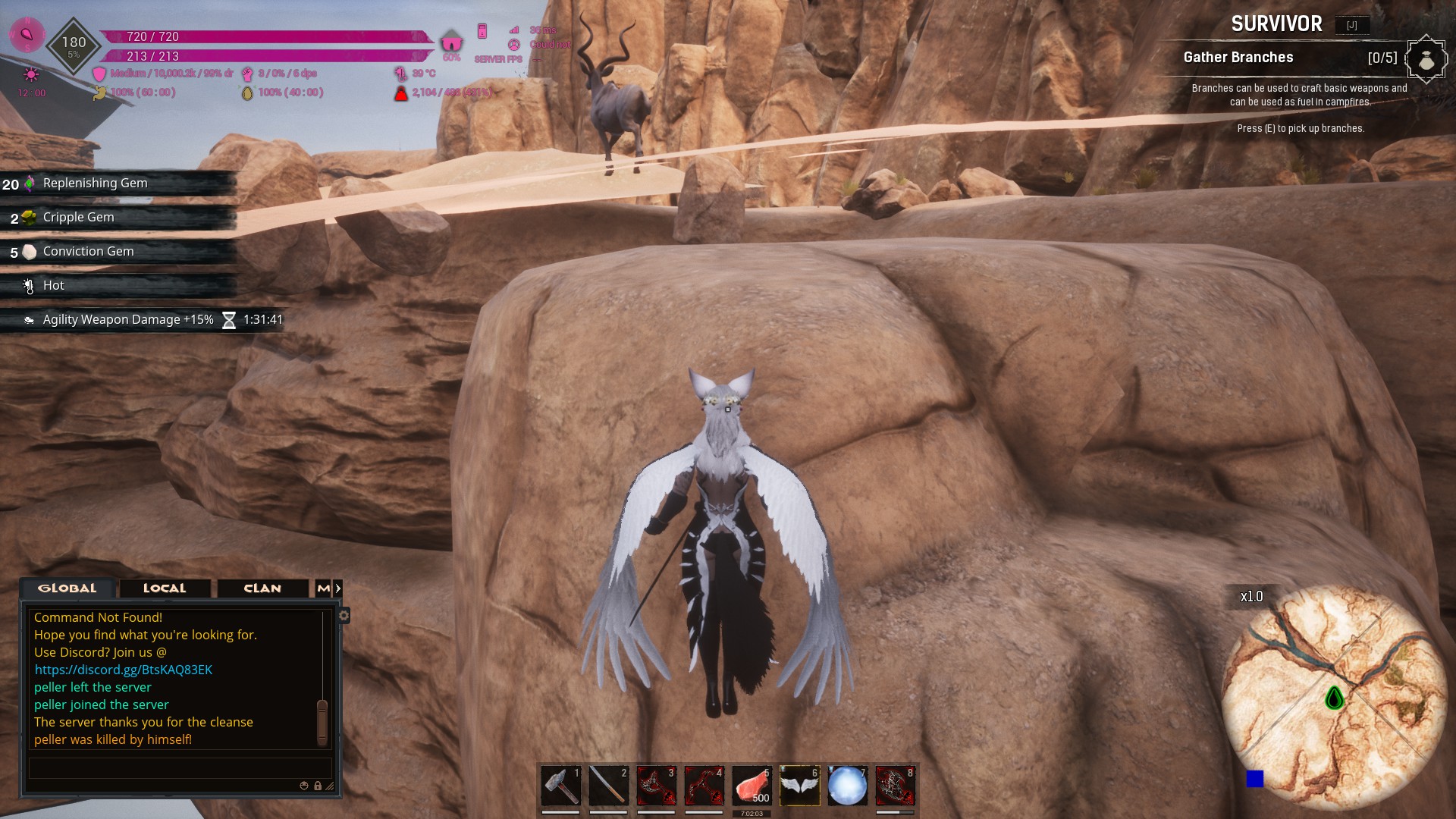
Task: Toggle the emoticon smiley in the chat box
Action: (x=304, y=786)
